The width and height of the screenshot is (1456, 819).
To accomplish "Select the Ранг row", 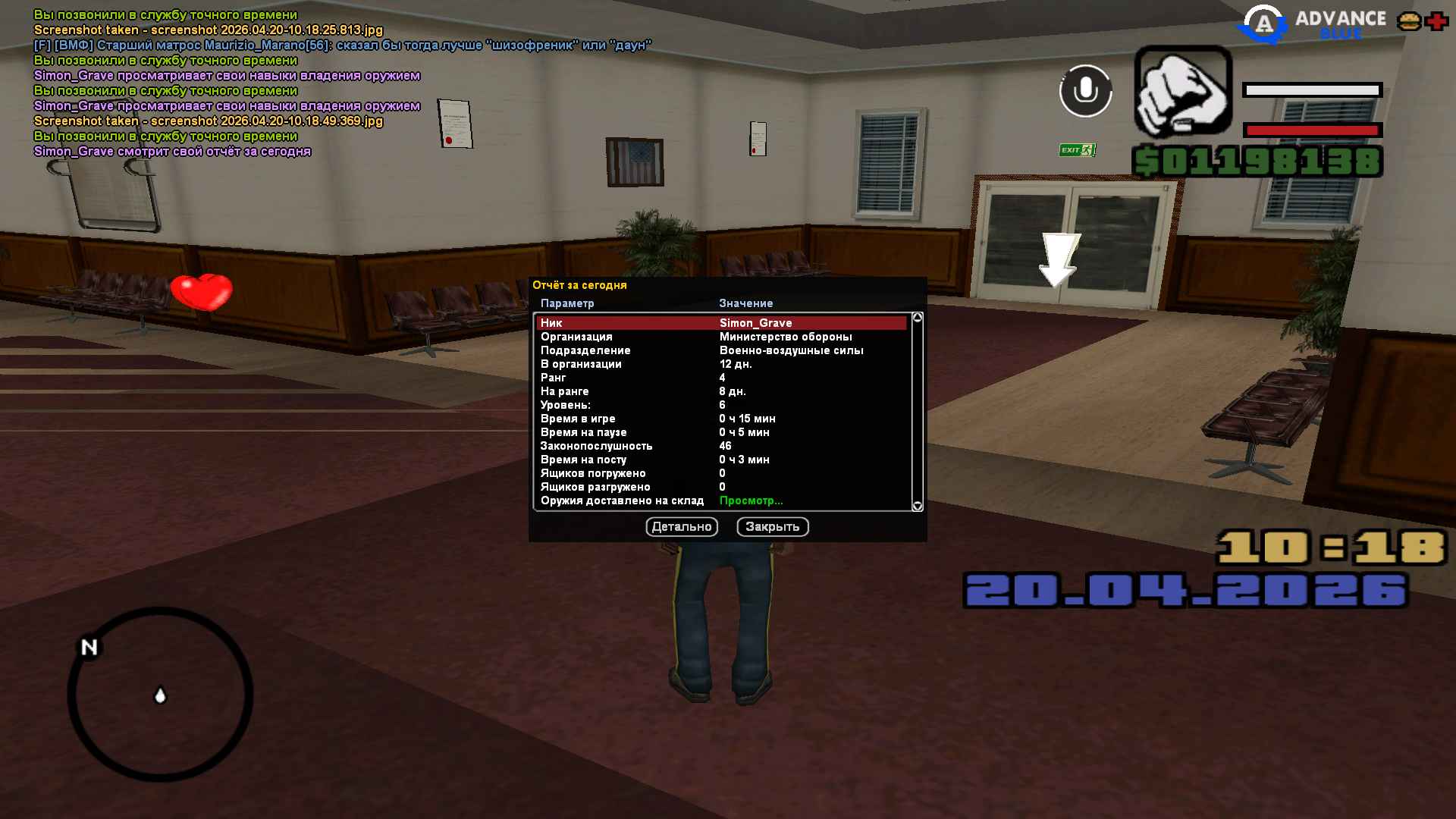I will 720,378.
